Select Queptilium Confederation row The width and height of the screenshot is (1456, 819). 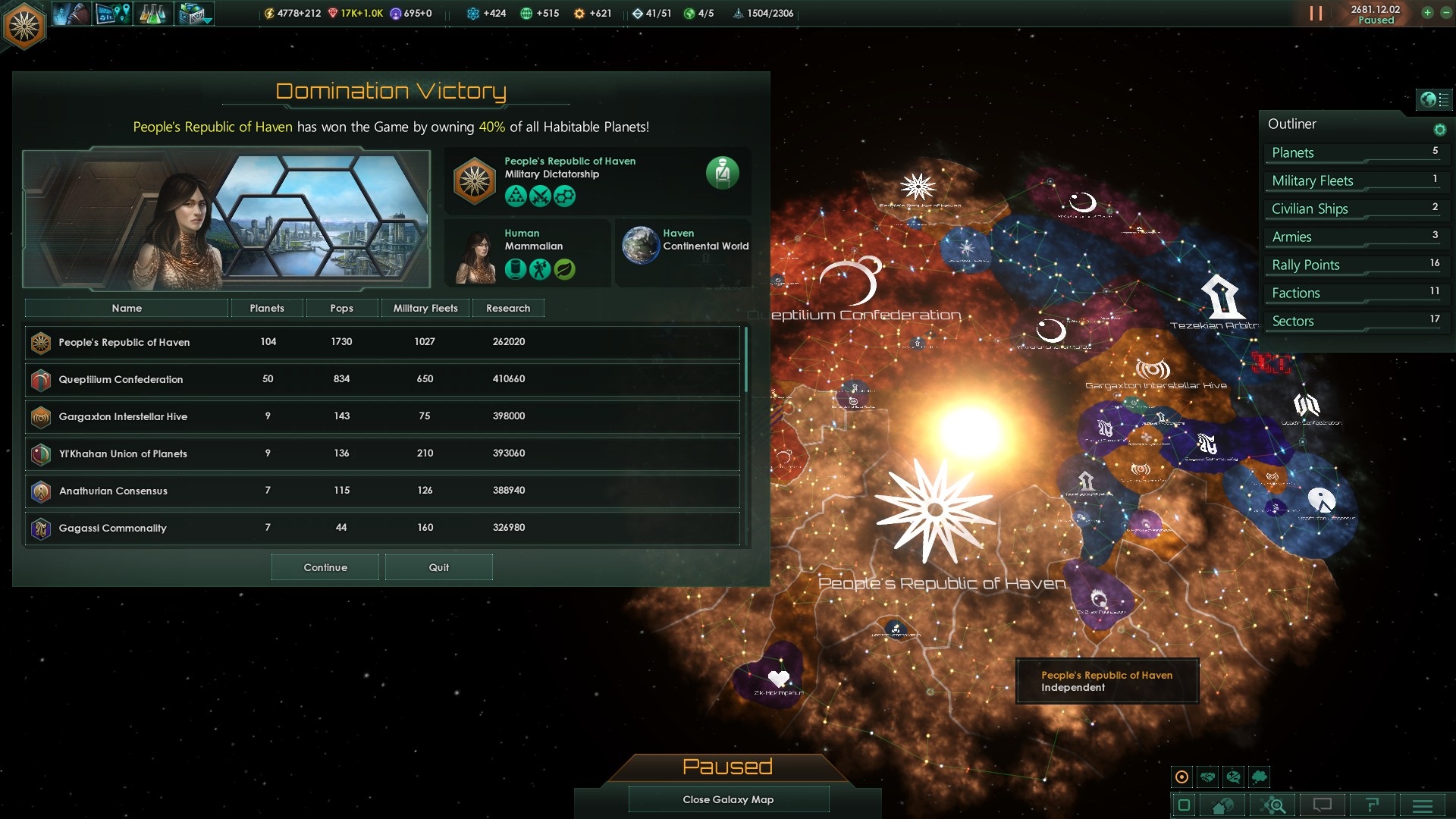pyautogui.click(x=381, y=379)
